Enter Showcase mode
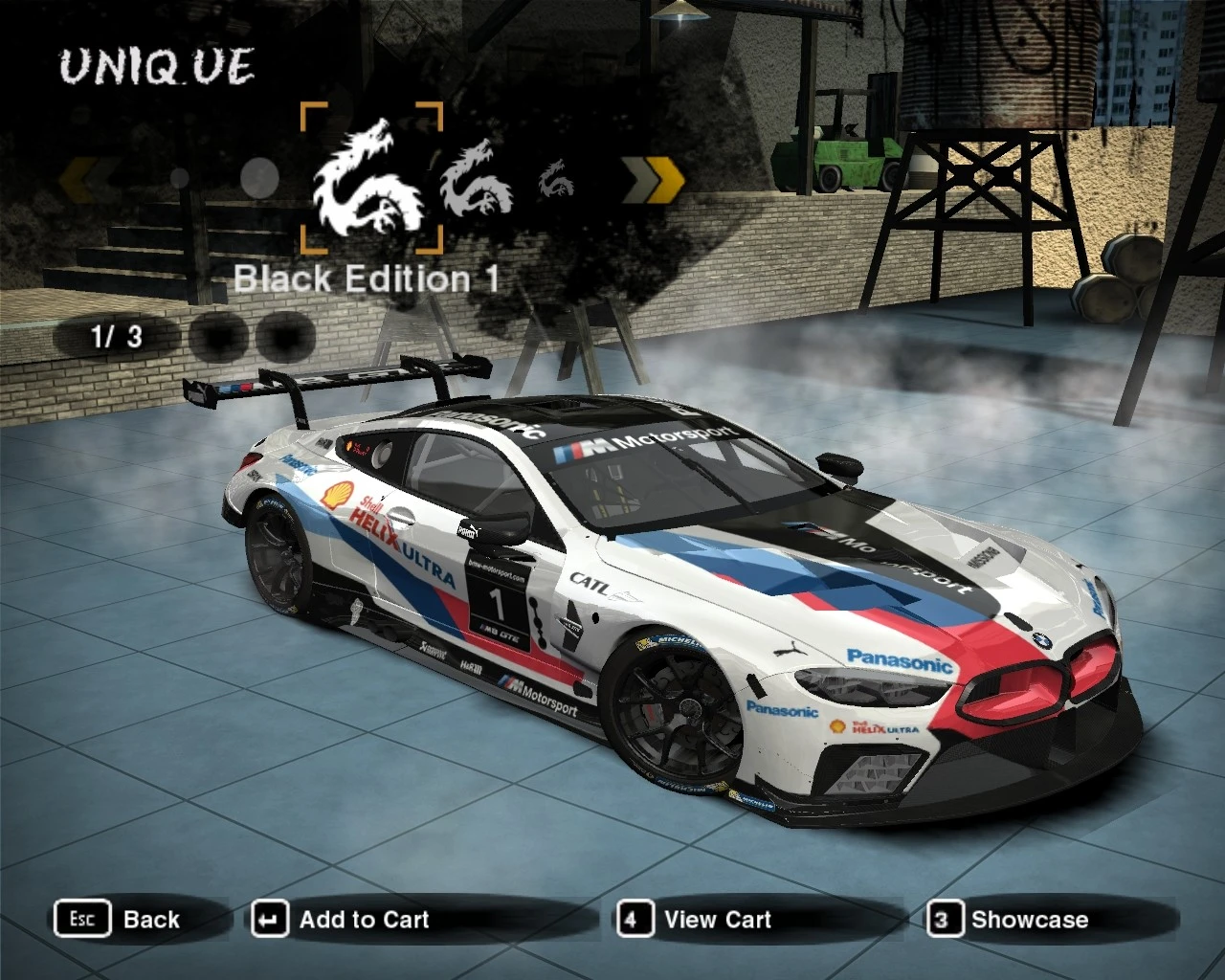 tap(1031, 919)
